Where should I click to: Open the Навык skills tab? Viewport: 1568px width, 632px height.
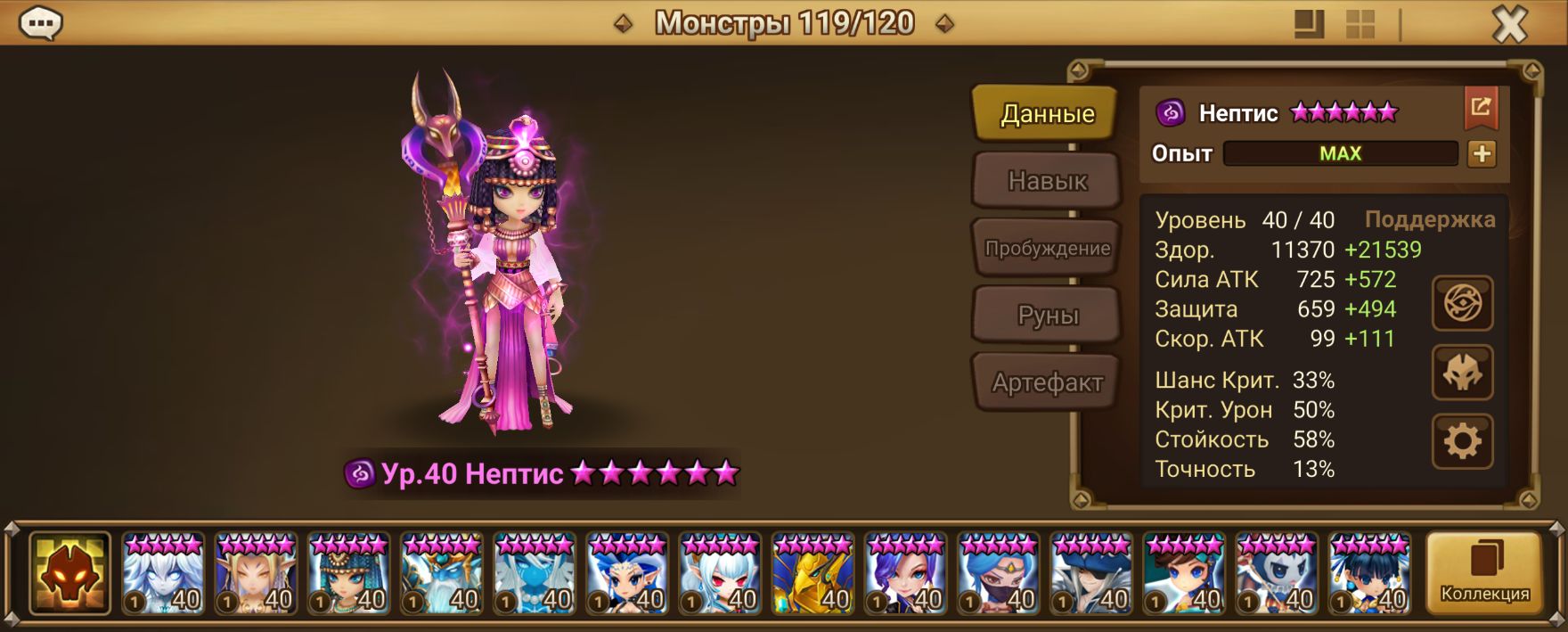coord(1046,181)
